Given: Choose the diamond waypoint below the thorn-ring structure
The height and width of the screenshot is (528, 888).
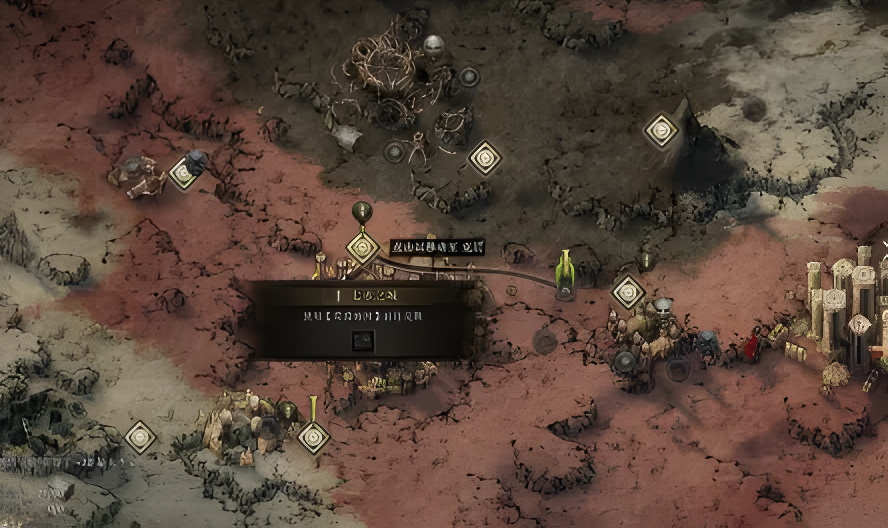Looking at the screenshot, I should (485, 157).
